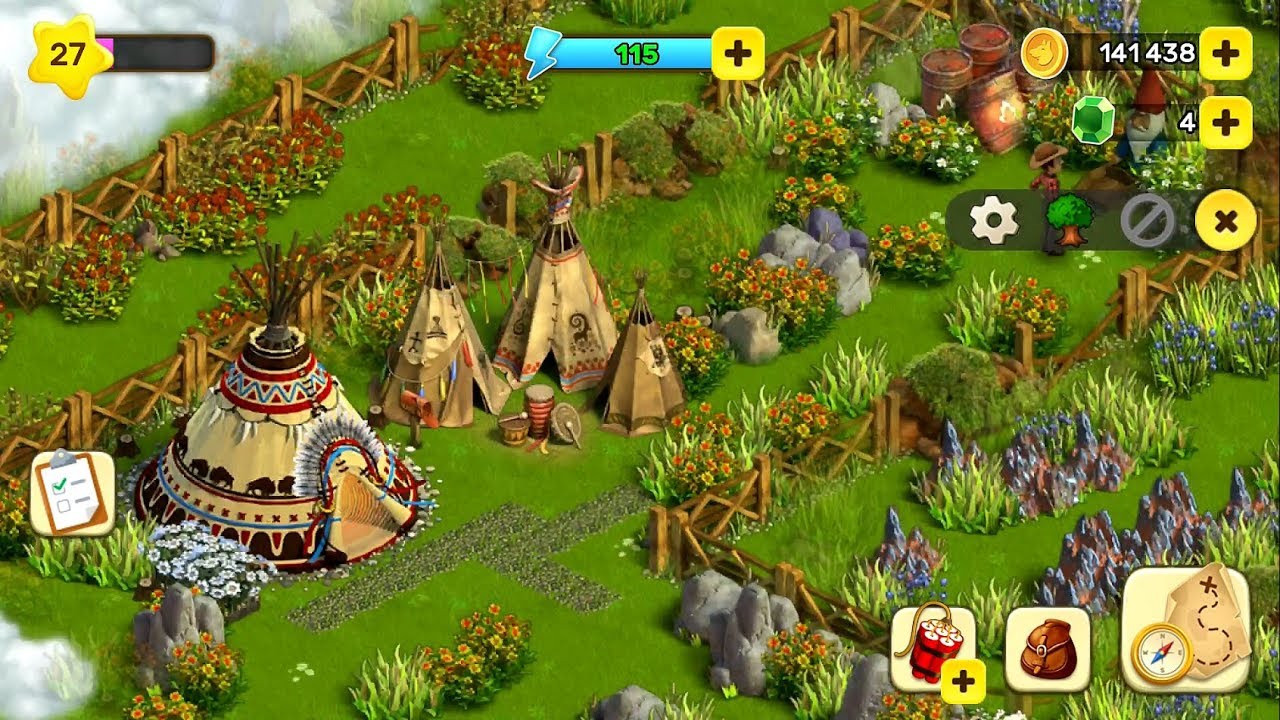Open the gear settings
This screenshot has height=720, width=1280.
(x=994, y=221)
